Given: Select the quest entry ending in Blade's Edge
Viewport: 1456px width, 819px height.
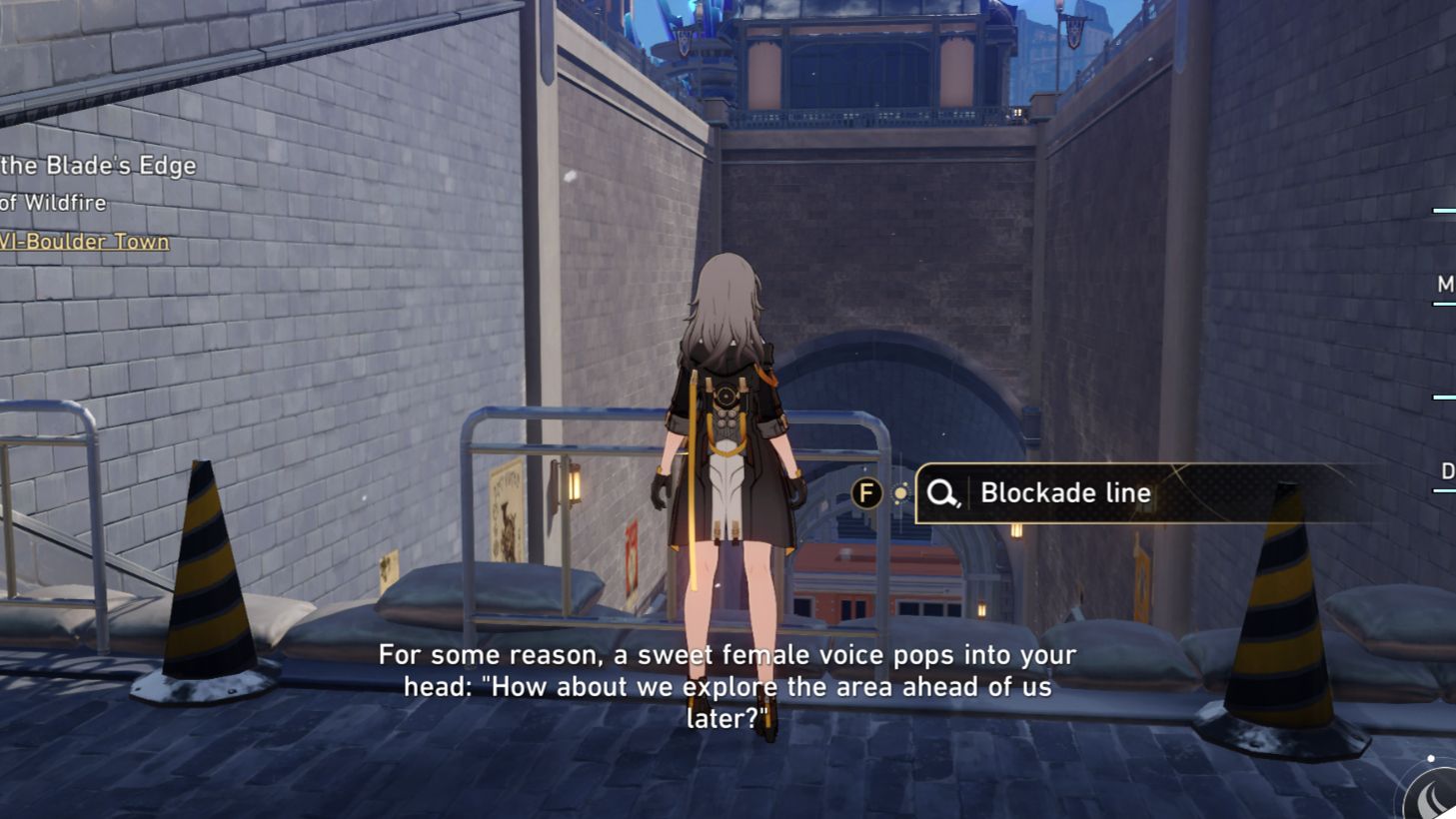Looking at the screenshot, I should 98,165.
